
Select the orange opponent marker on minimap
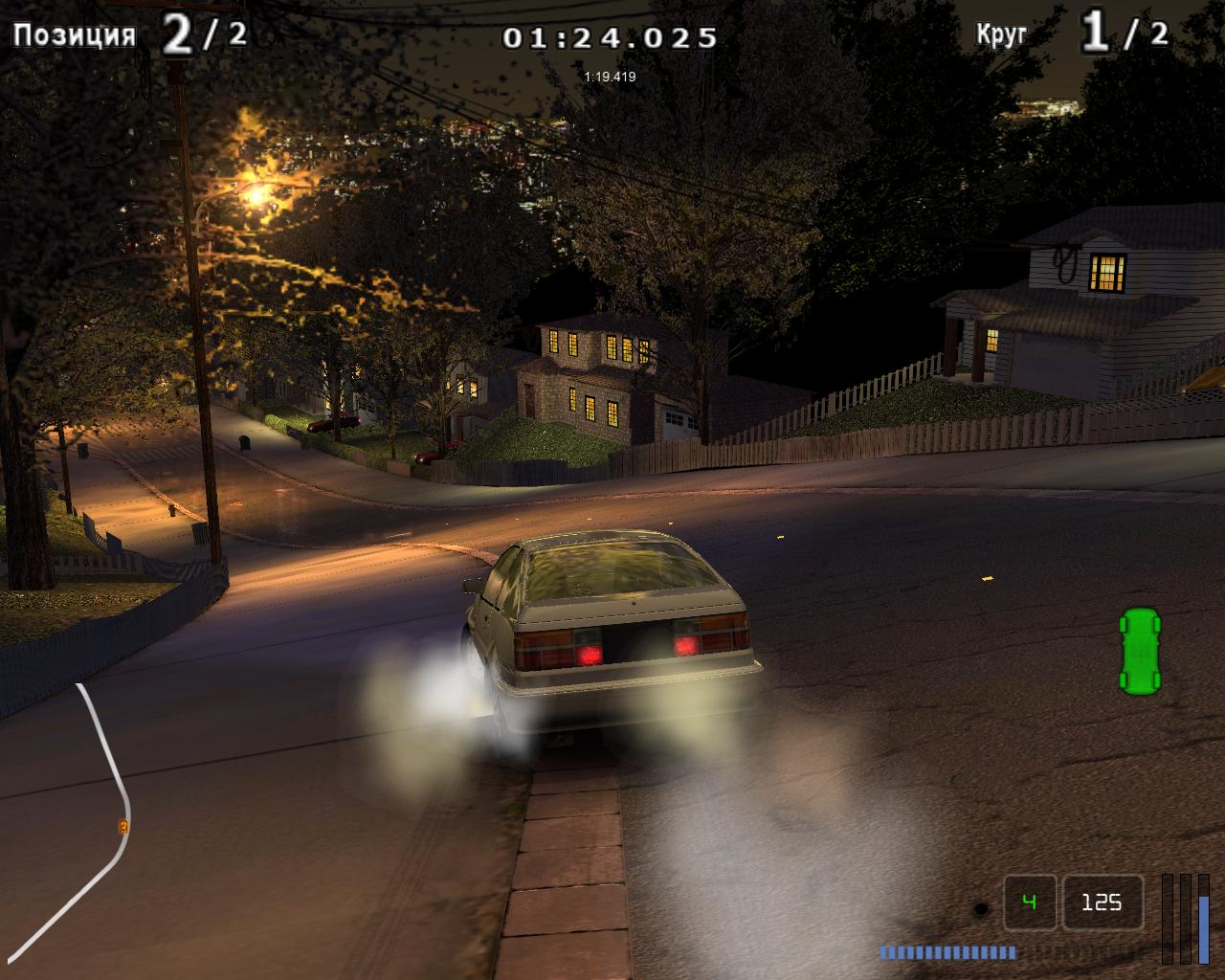pyautogui.click(x=123, y=826)
